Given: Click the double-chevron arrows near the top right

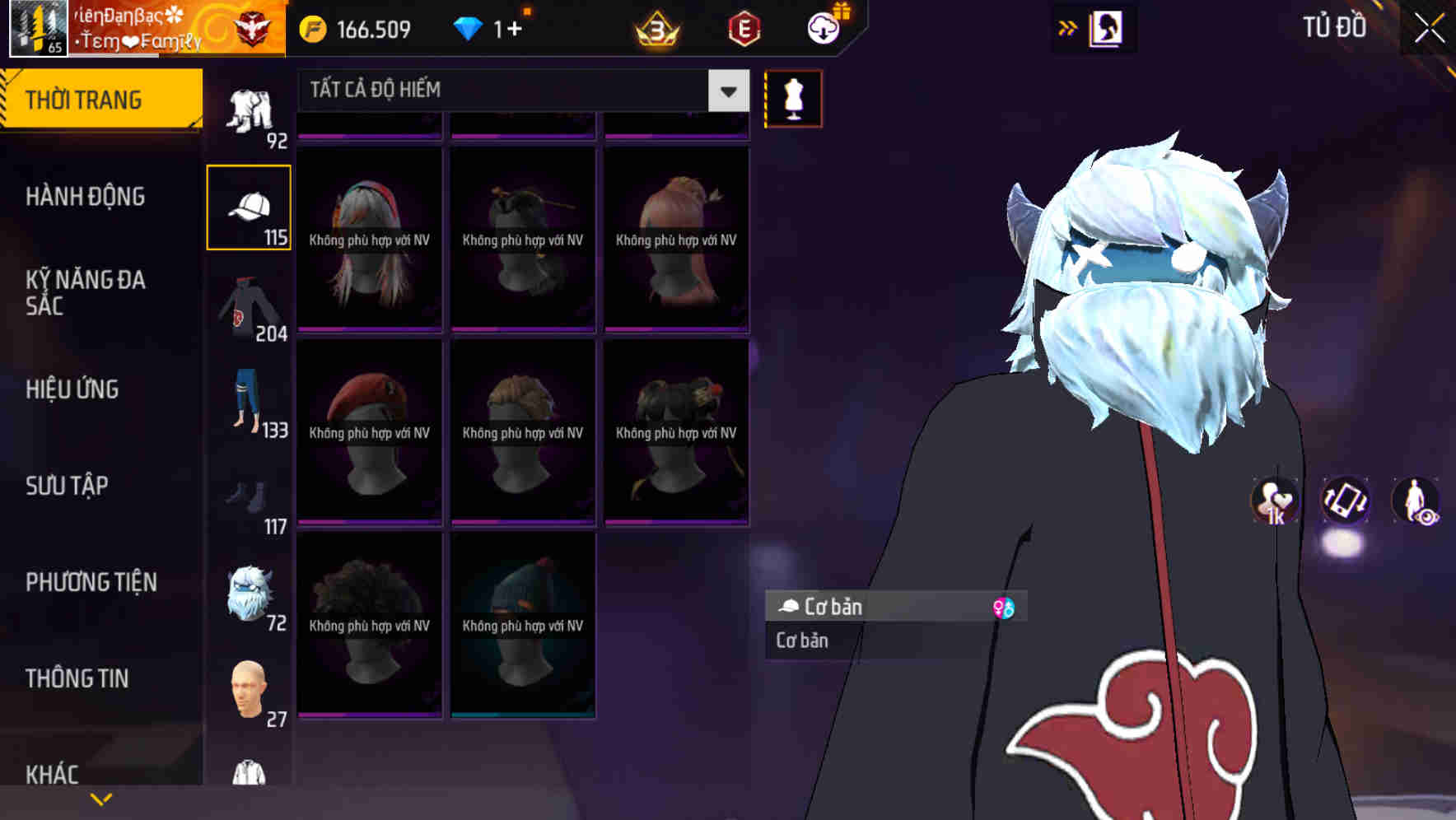Looking at the screenshot, I should coord(1067,27).
